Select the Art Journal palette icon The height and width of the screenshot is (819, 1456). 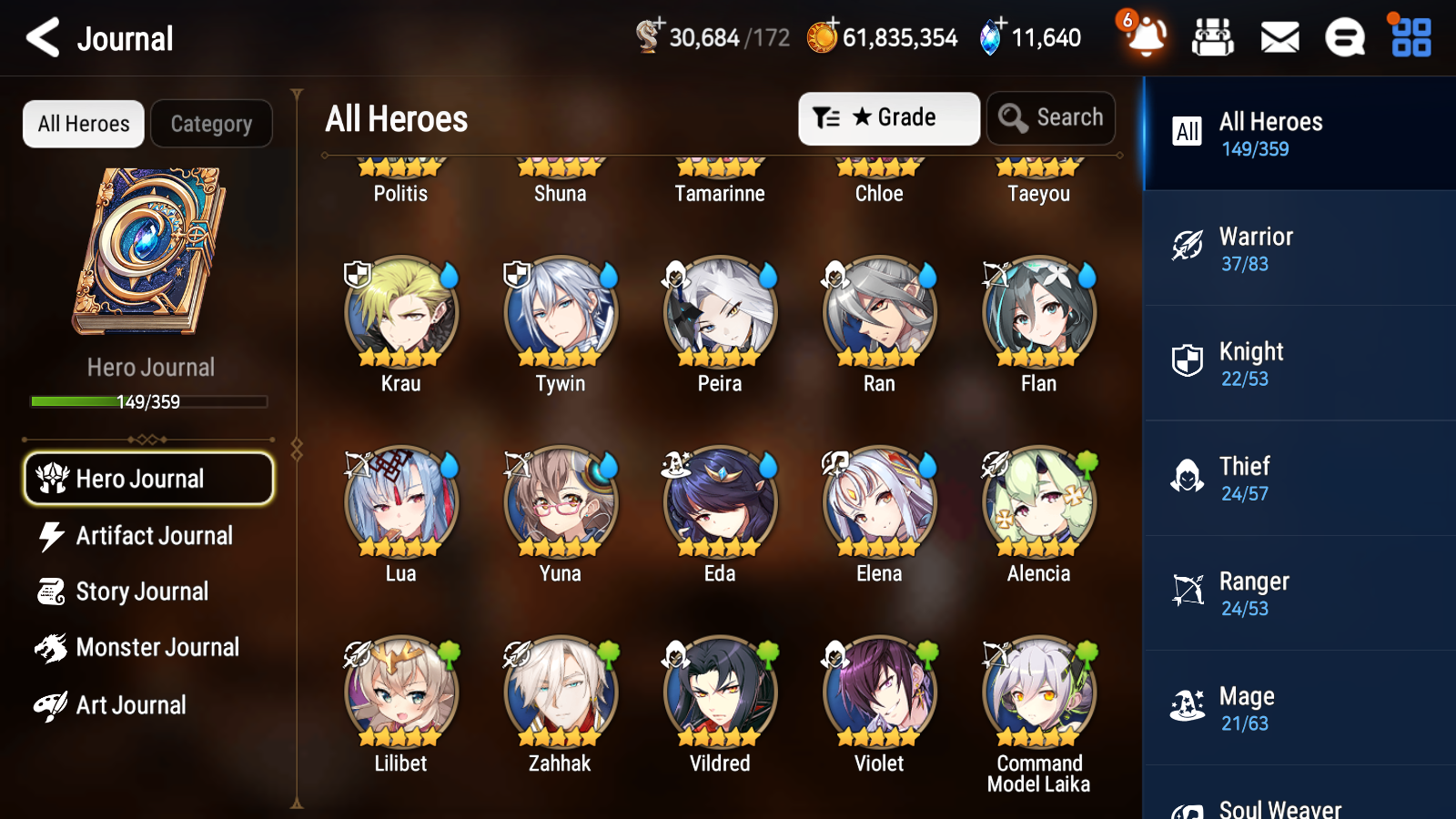(54, 704)
